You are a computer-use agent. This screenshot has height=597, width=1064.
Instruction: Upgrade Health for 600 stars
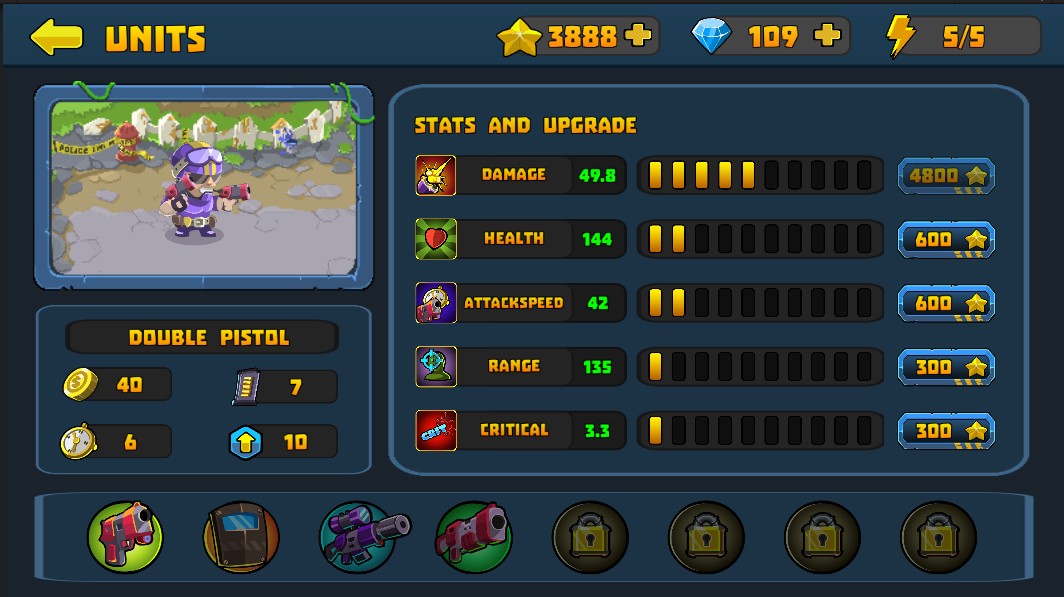[946, 240]
